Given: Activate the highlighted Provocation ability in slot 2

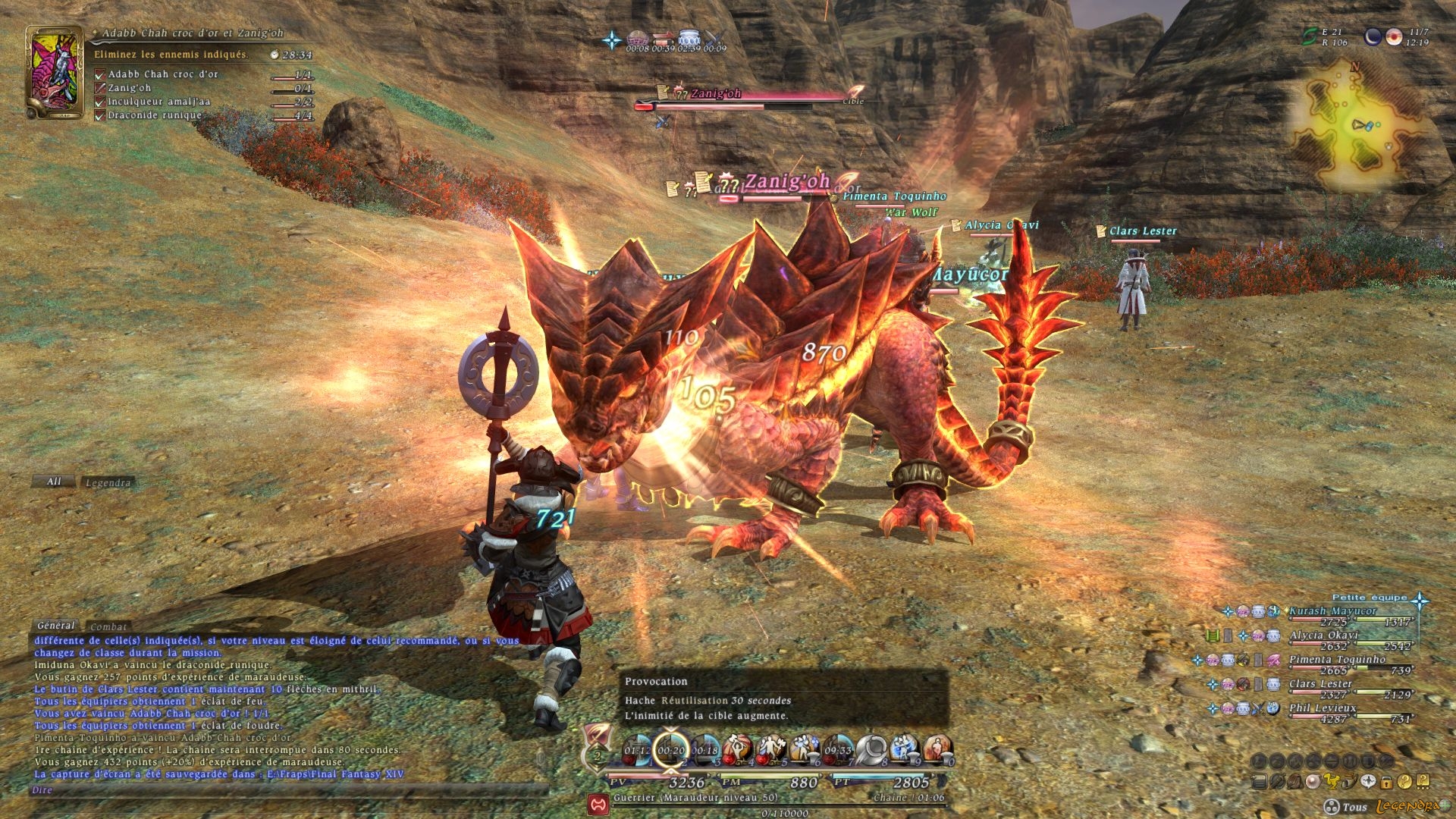Looking at the screenshot, I should 671,749.
